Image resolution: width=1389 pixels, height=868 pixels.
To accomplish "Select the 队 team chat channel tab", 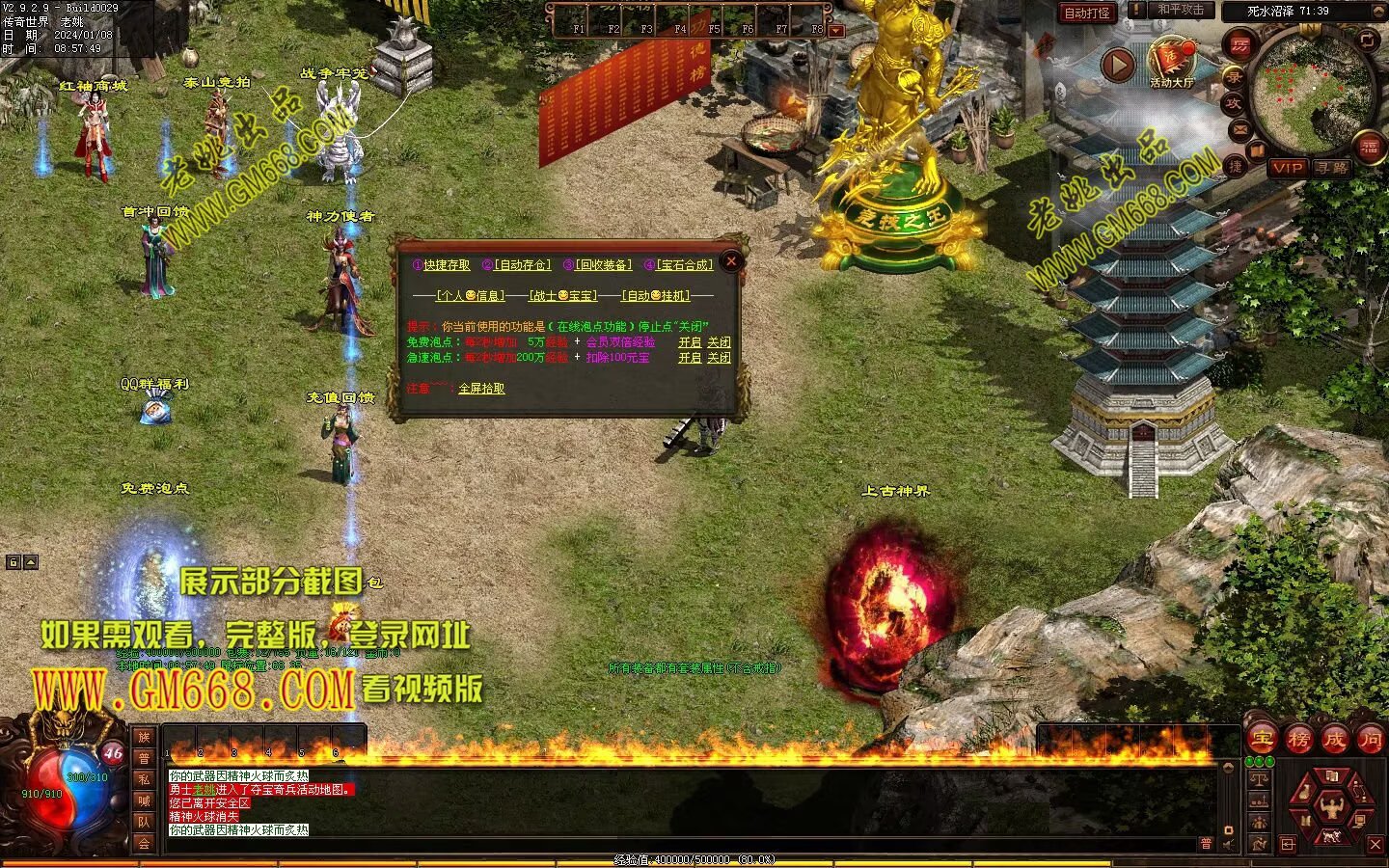I will pyautogui.click(x=144, y=822).
